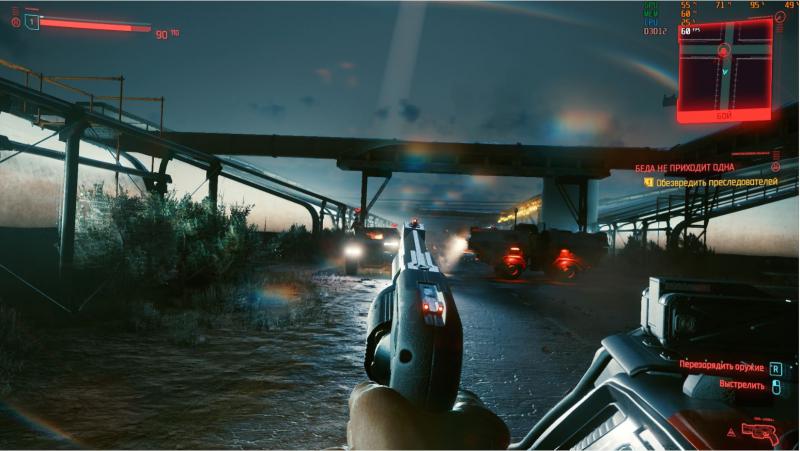
Task: Click the yellow objective marker icon
Action: click(648, 183)
